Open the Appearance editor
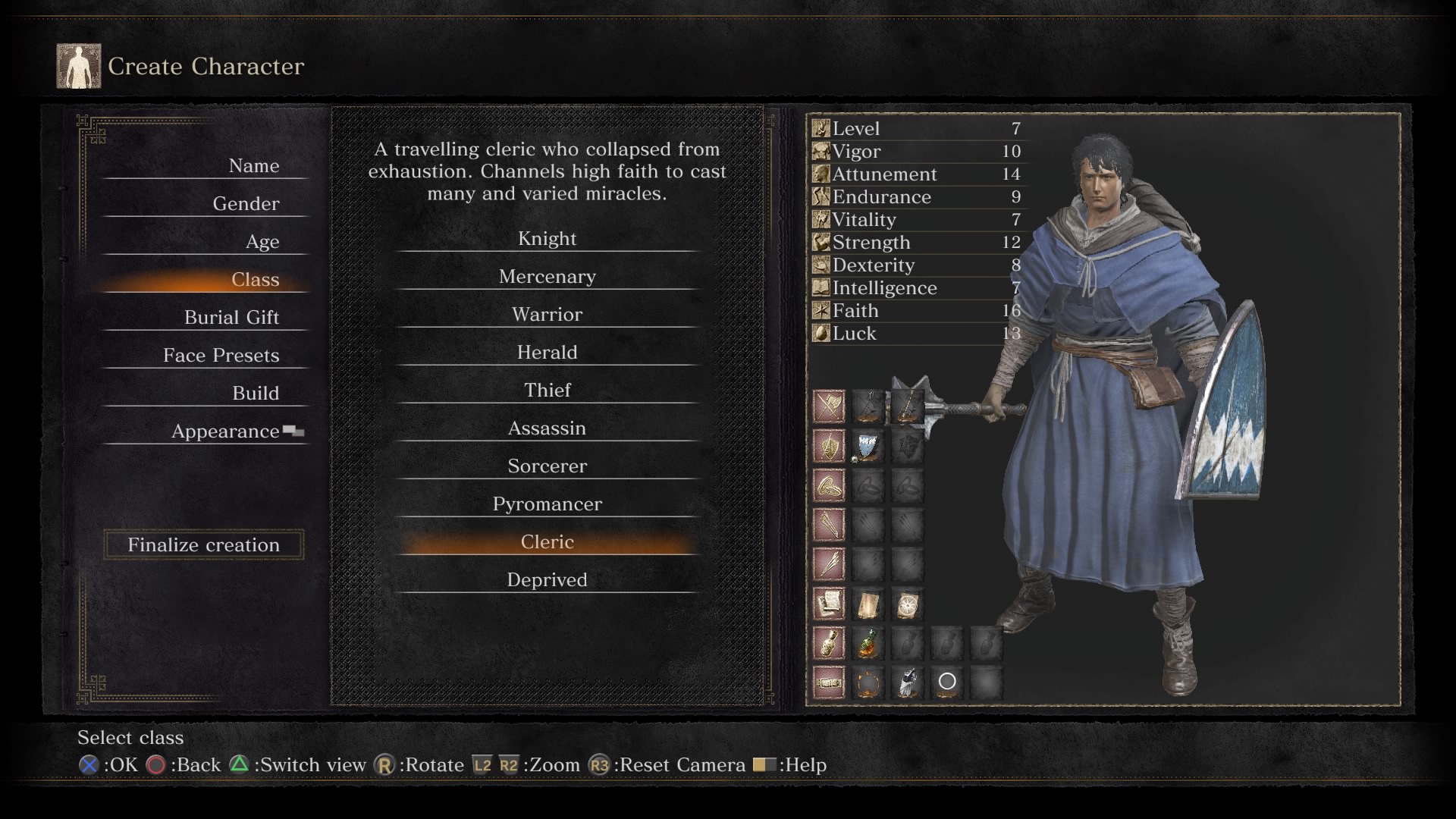This screenshot has width=1456, height=819. tap(225, 431)
